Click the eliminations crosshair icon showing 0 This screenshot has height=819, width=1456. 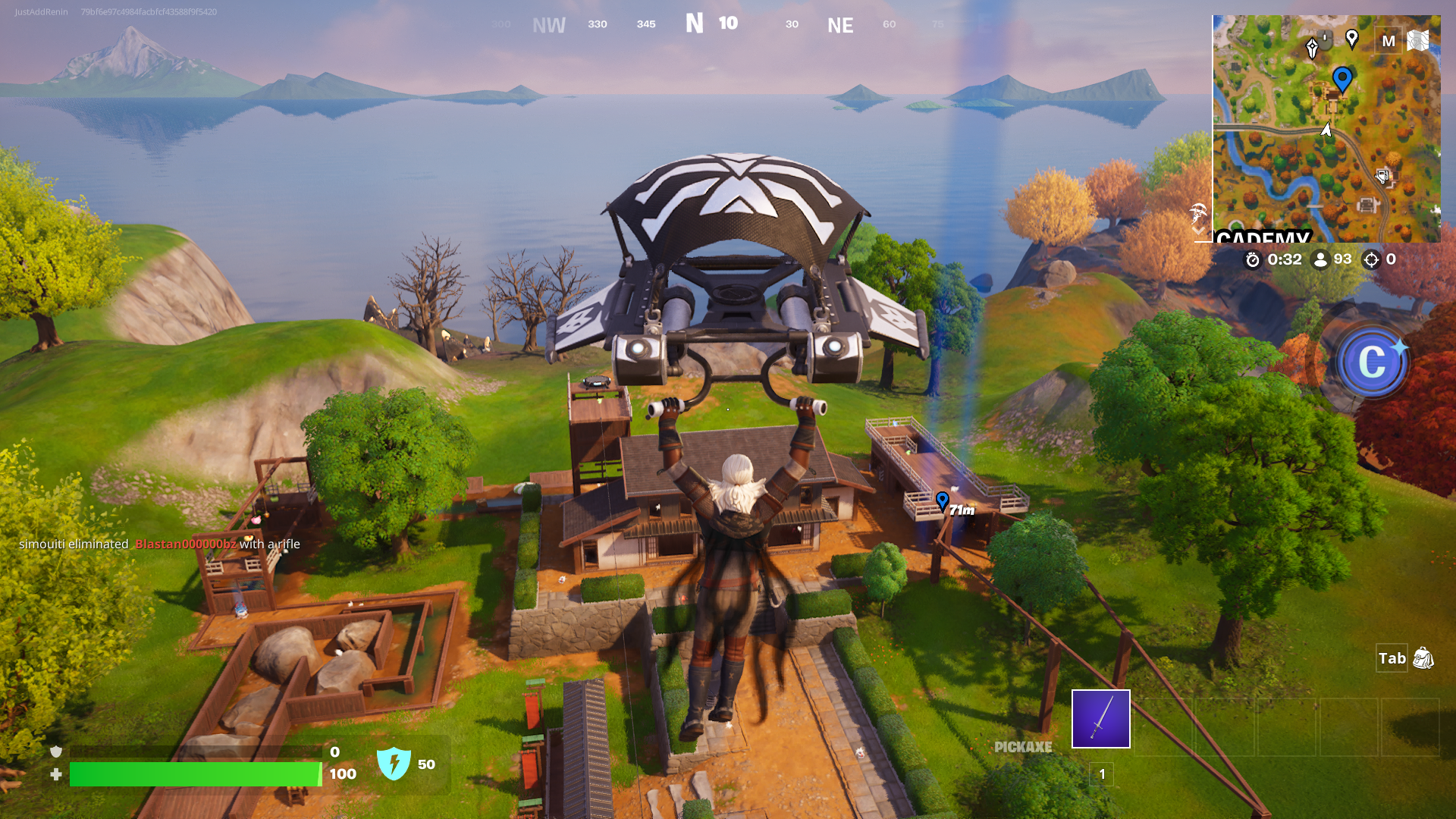point(1372,259)
